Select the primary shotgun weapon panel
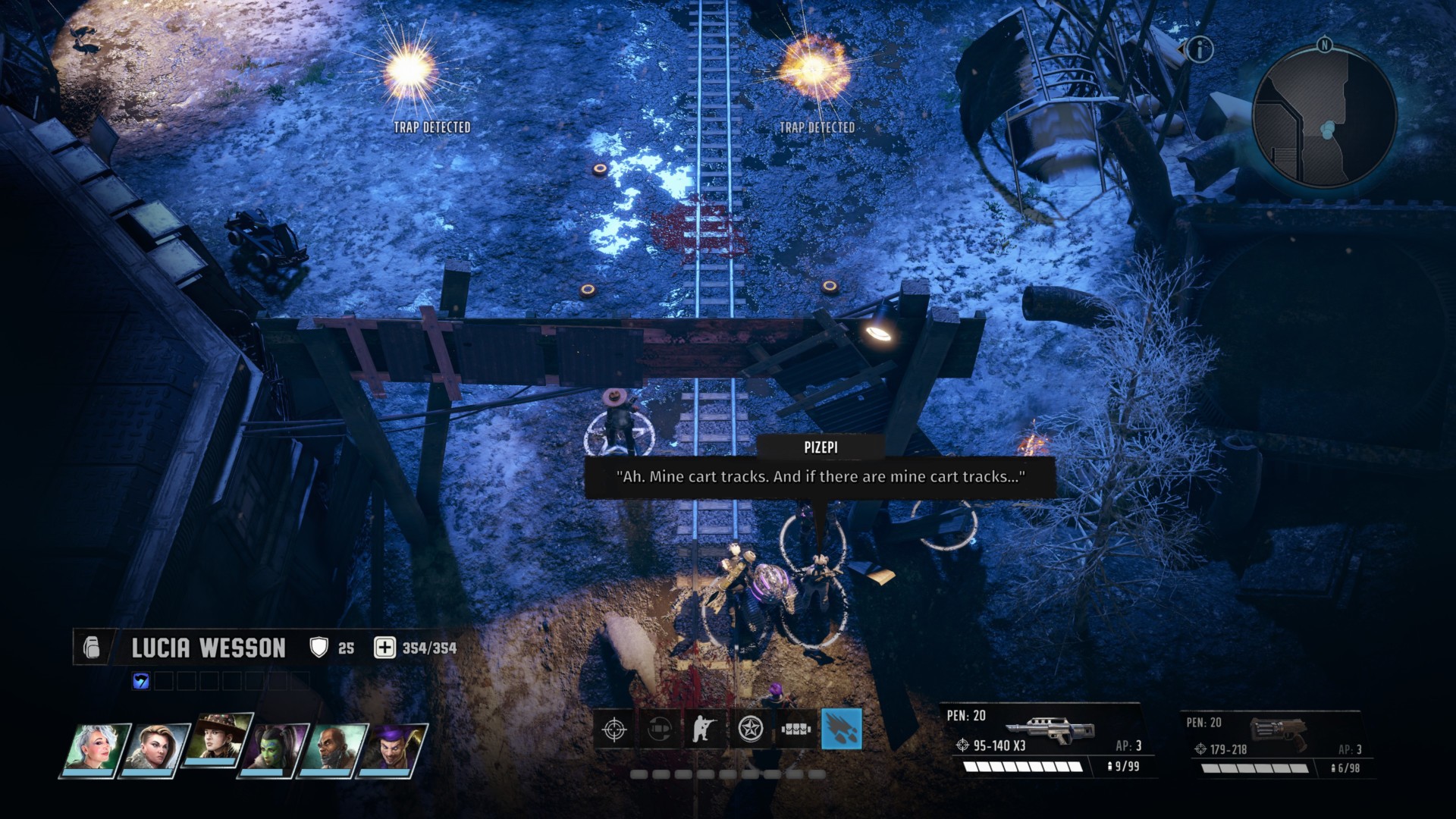The image size is (1456, 819). tap(1045, 739)
